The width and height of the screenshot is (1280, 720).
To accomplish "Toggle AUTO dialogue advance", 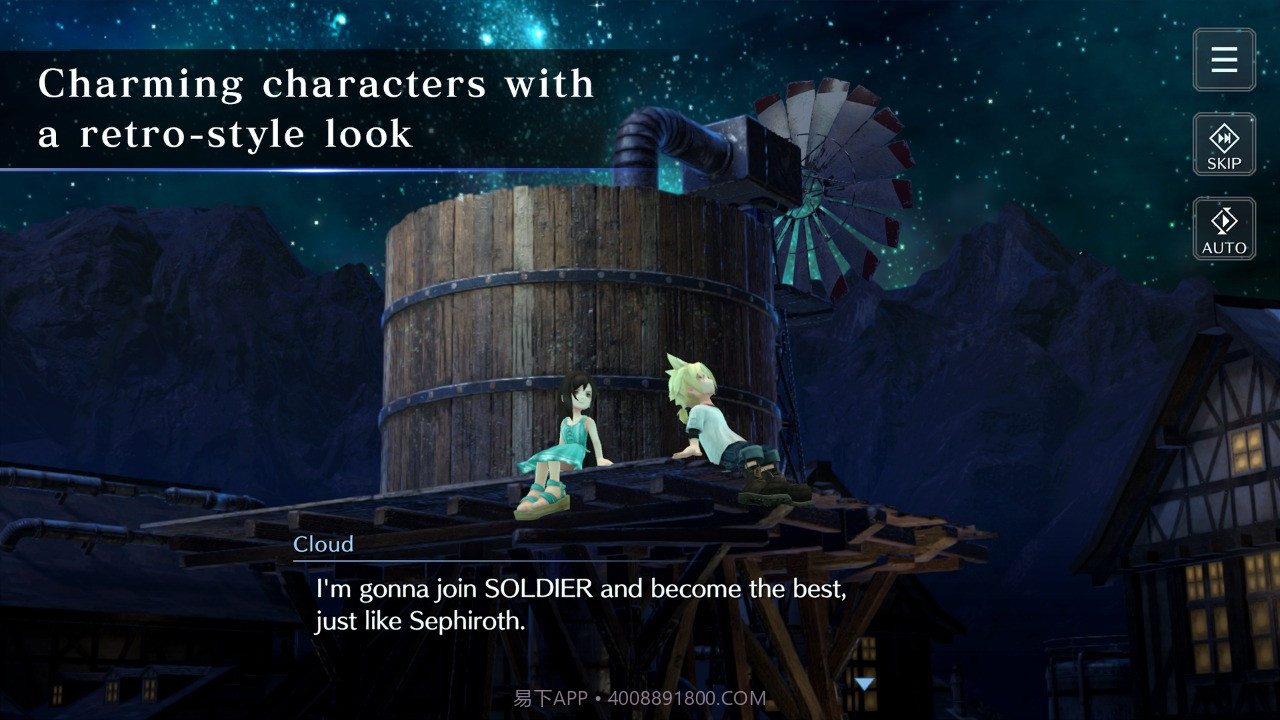I will (x=1224, y=229).
